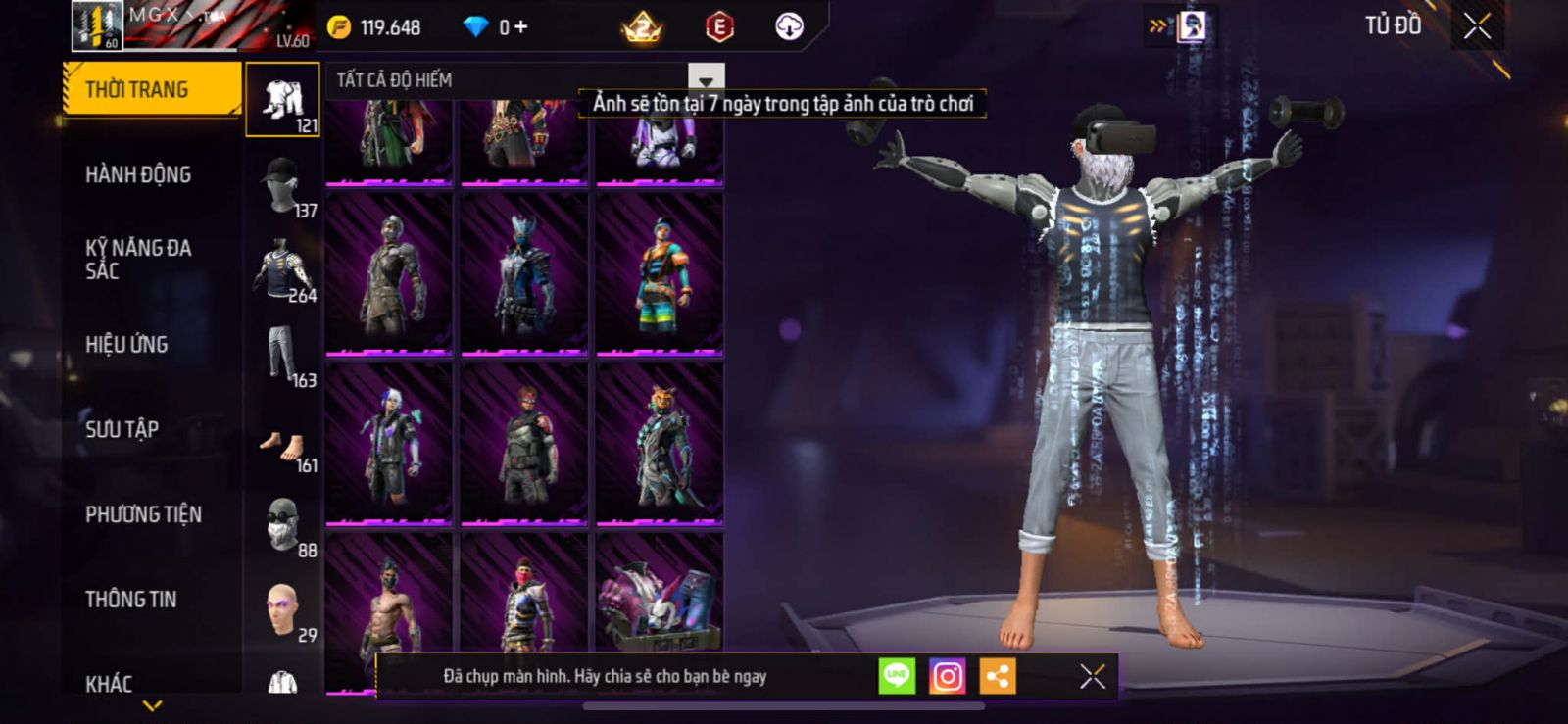Viewport: 1568px width, 724px height.
Task: Expand the Tất Cả Độ Hiếm rarity dropdown
Action: tap(706, 79)
